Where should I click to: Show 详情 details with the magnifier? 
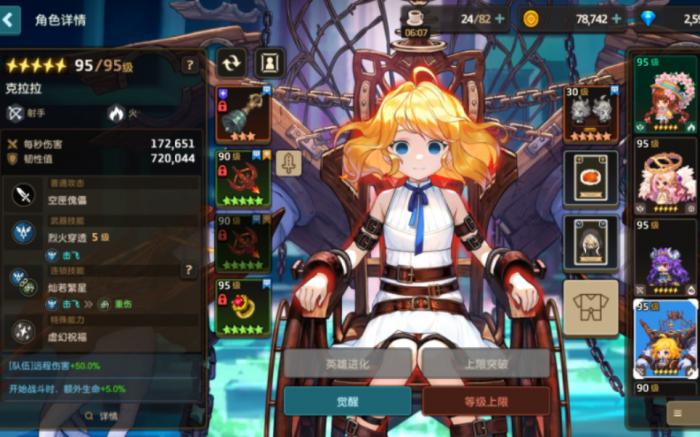coord(100,416)
